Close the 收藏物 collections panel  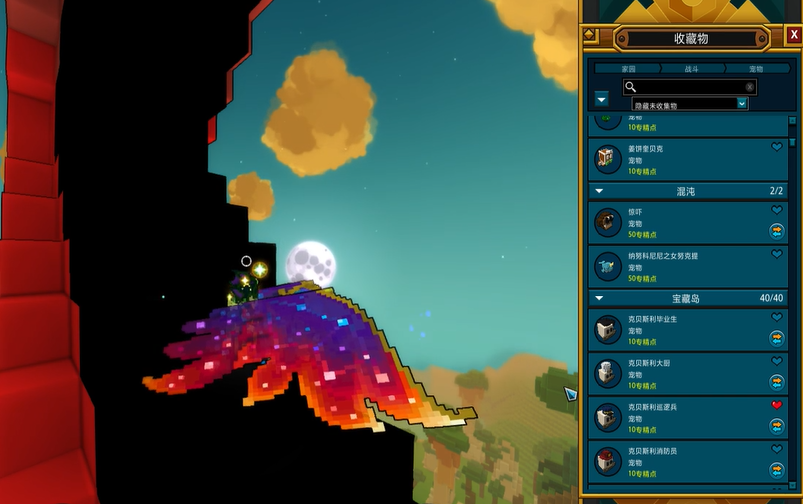pyautogui.click(x=794, y=35)
